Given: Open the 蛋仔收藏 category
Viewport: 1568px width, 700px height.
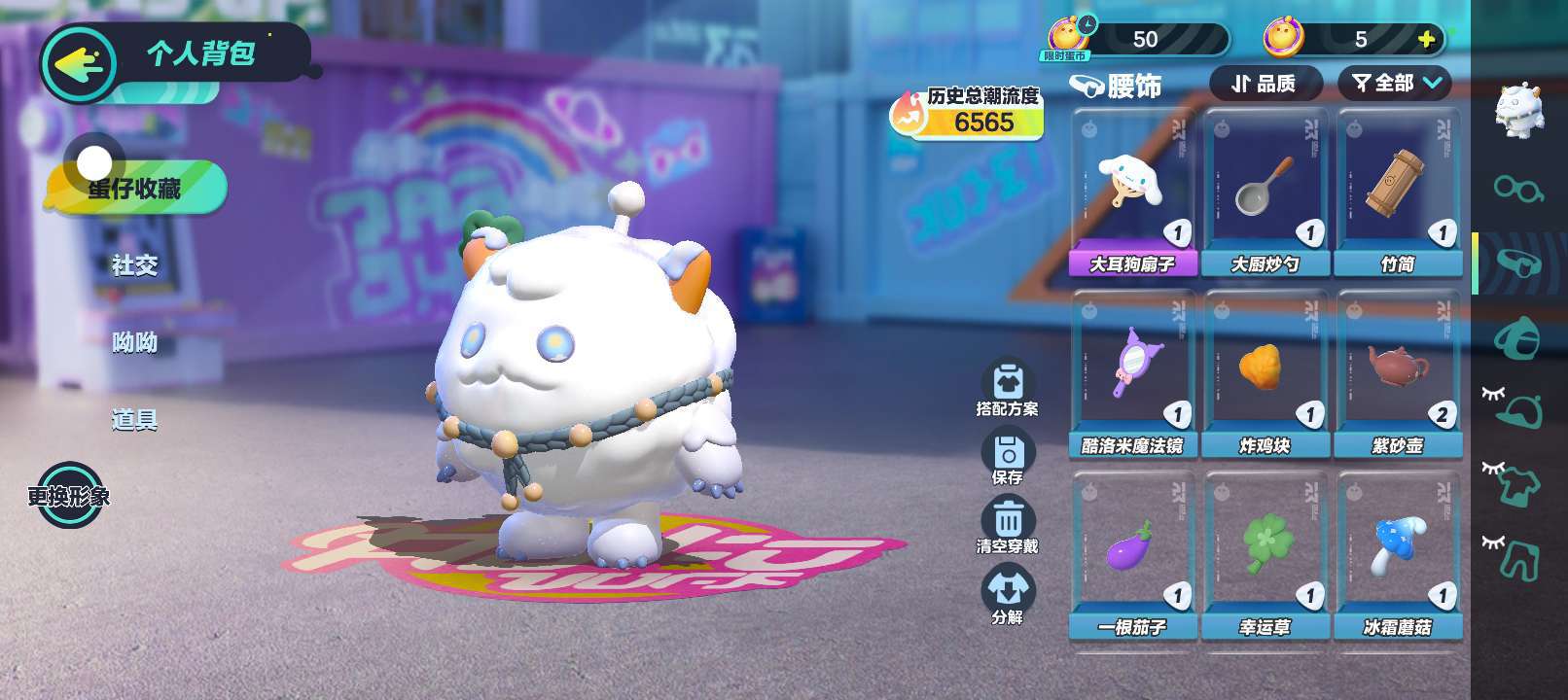Looking at the screenshot, I should [134, 188].
